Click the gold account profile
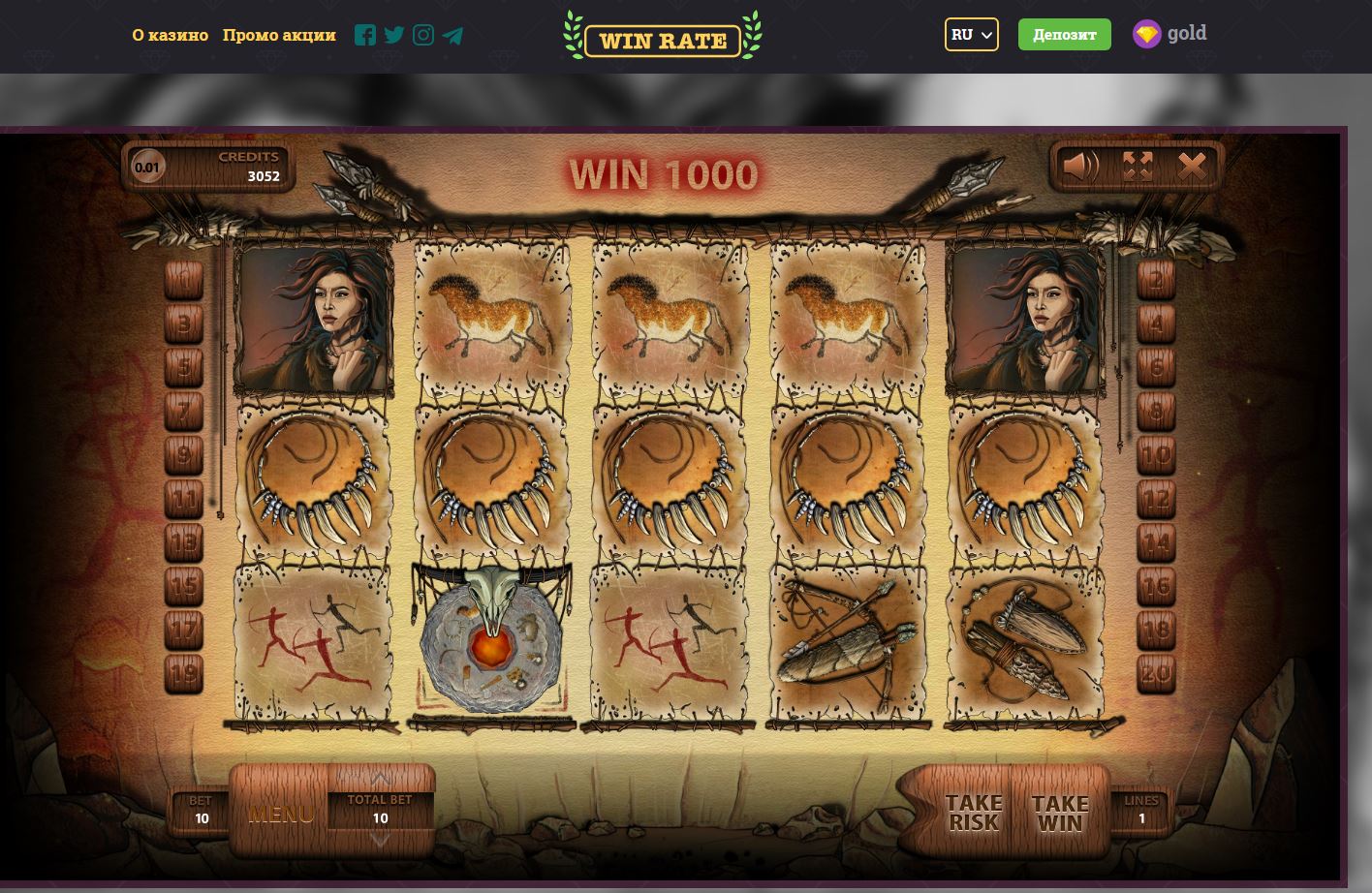 [1169, 34]
